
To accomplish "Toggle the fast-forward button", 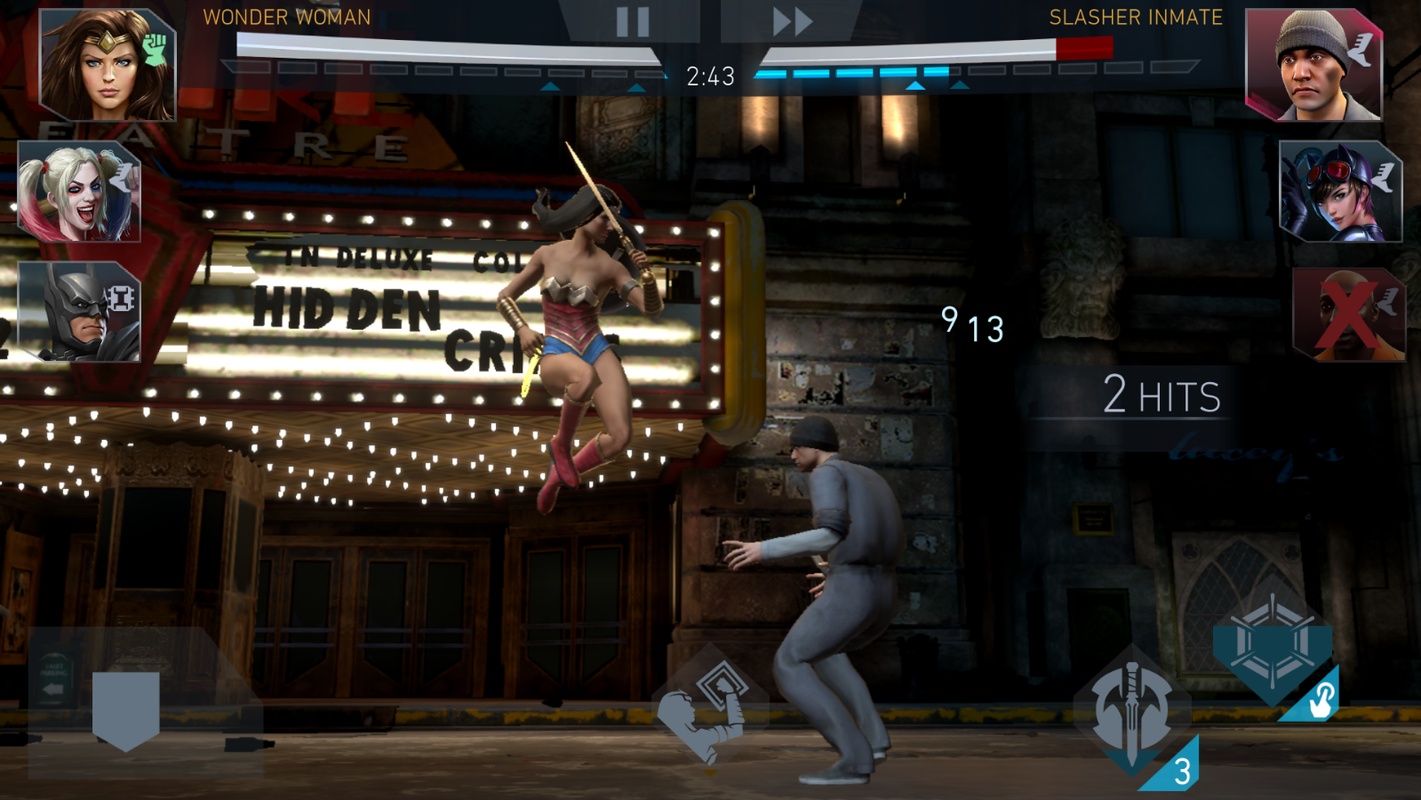I will 792,22.
